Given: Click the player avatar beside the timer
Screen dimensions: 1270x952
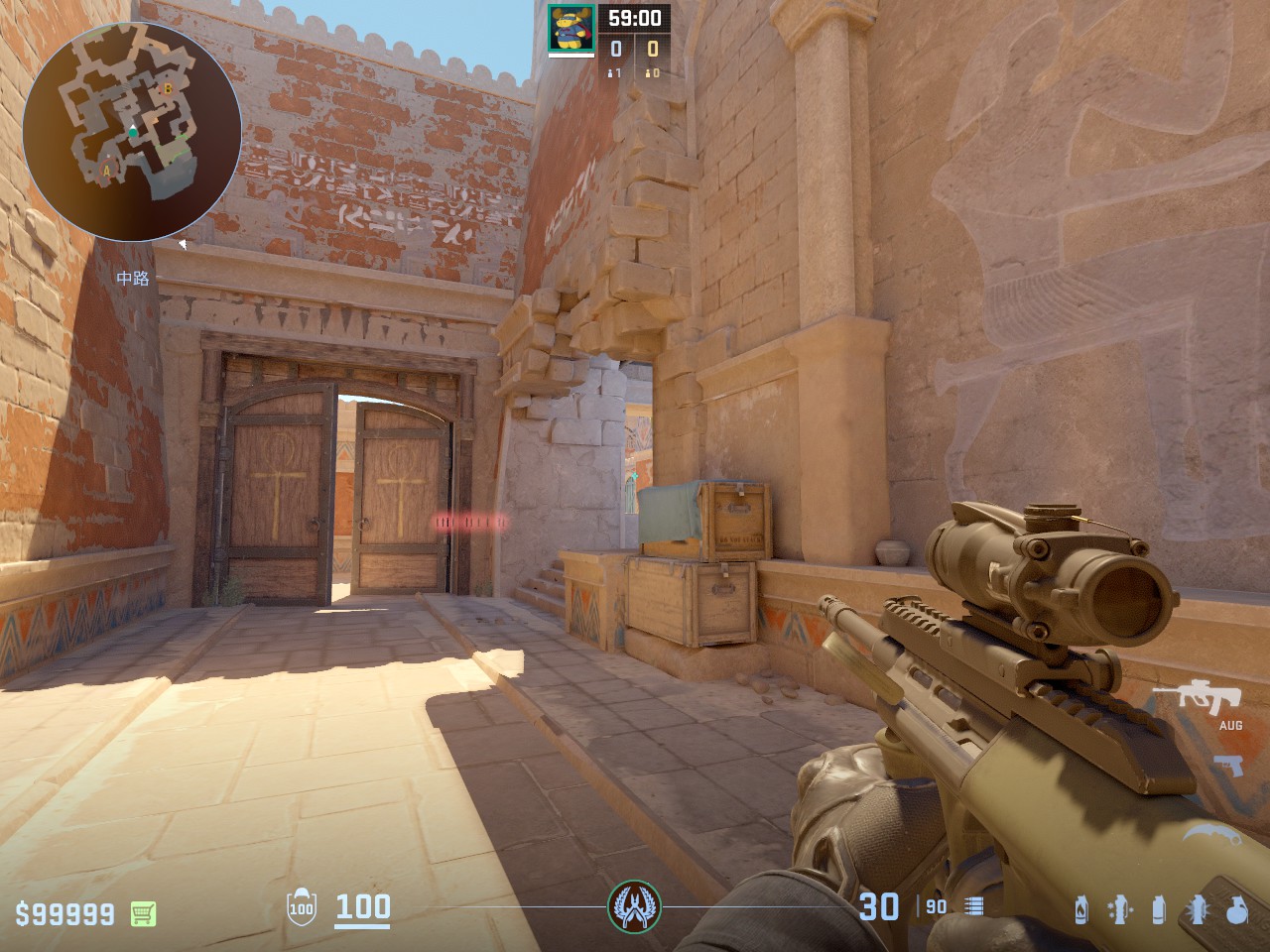Looking at the screenshot, I should pos(571,27).
